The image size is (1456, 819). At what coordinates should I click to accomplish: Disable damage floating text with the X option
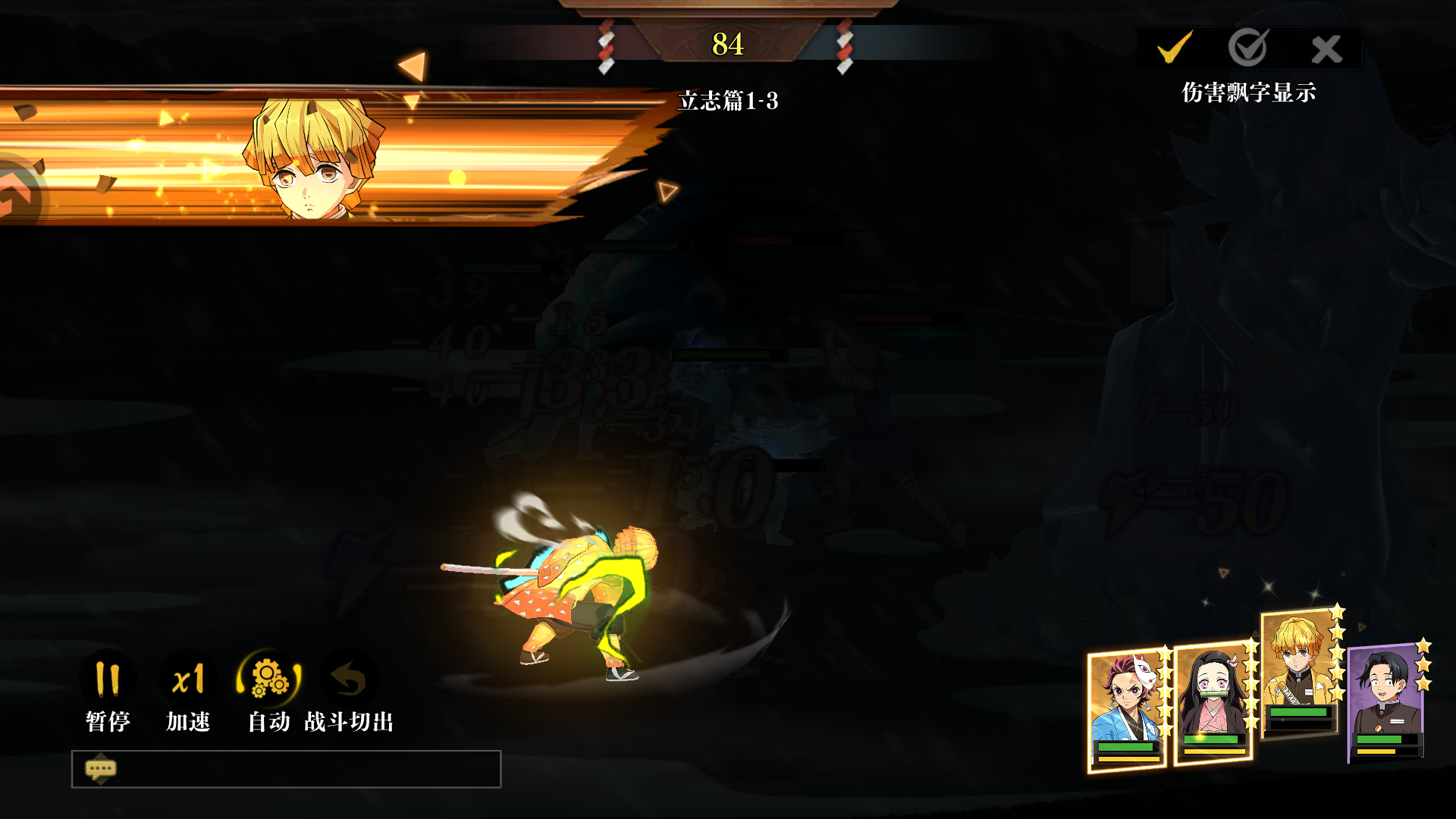(1327, 47)
